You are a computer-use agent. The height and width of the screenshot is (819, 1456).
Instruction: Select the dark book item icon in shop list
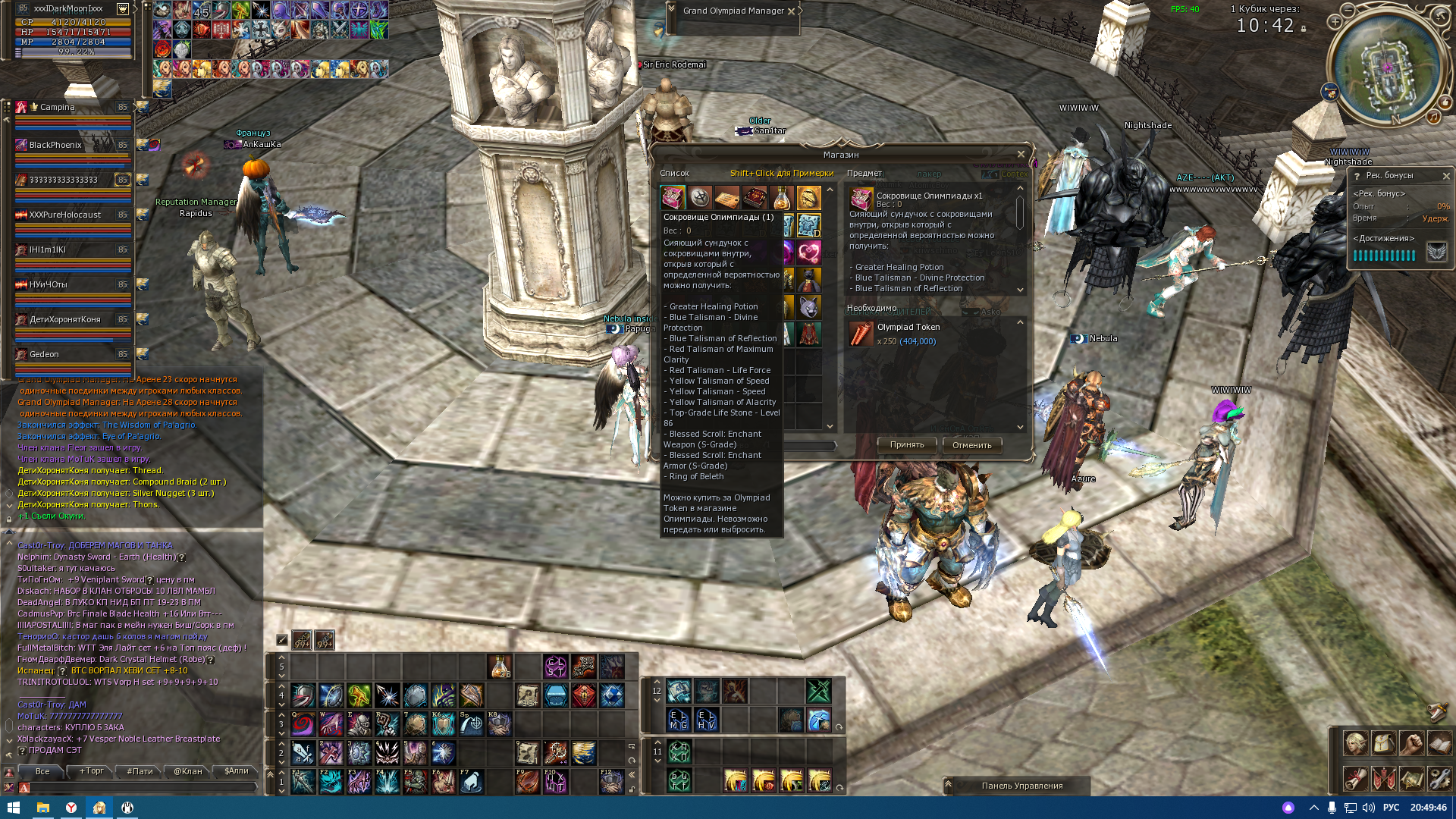753,197
